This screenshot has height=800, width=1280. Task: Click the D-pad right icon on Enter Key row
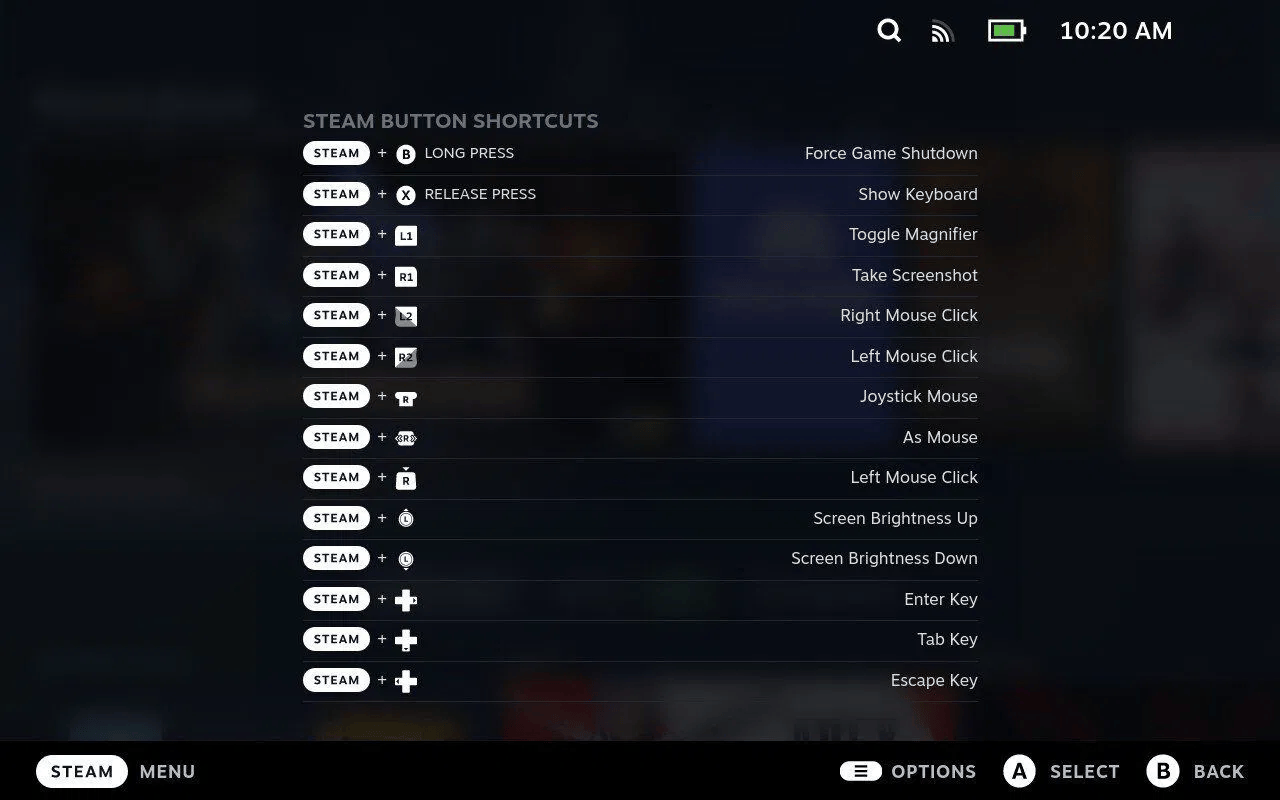point(405,598)
